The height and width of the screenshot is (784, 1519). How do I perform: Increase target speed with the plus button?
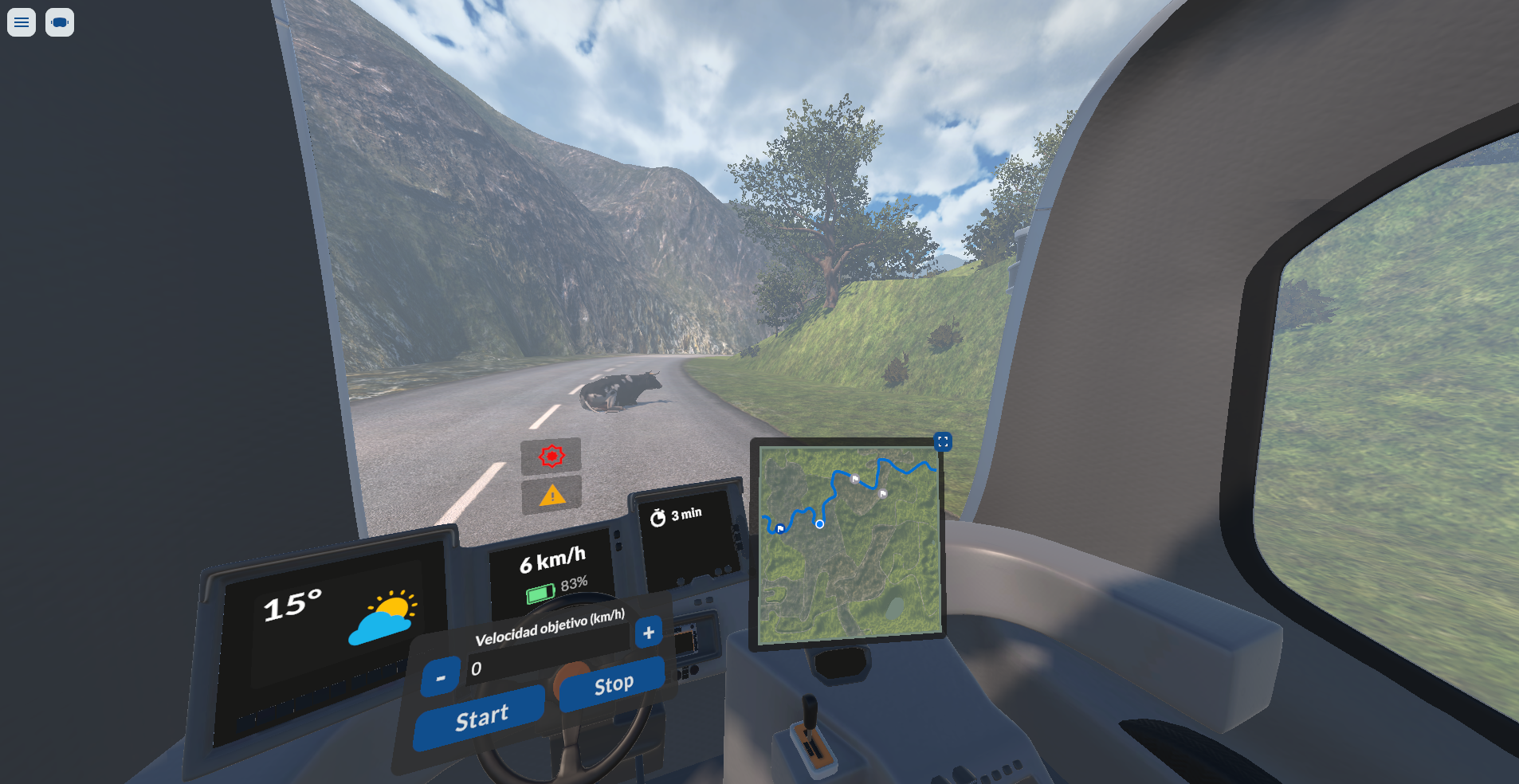click(649, 633)
